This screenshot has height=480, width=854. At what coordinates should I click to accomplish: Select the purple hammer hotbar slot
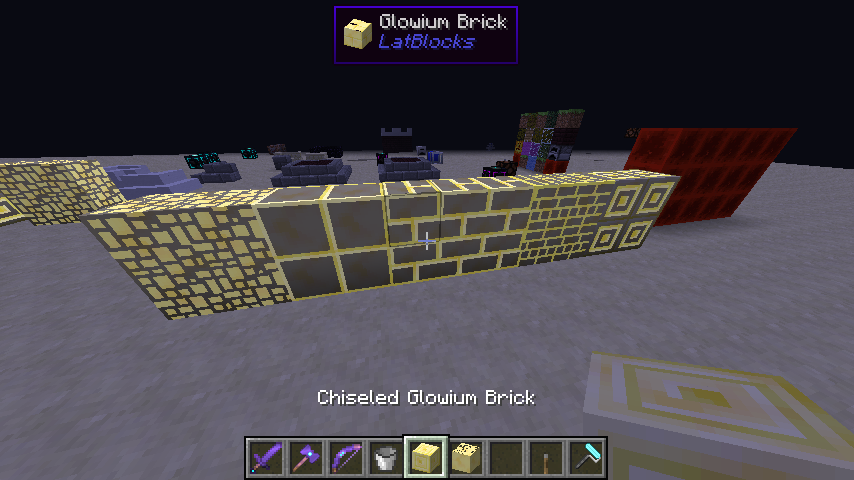306,458
